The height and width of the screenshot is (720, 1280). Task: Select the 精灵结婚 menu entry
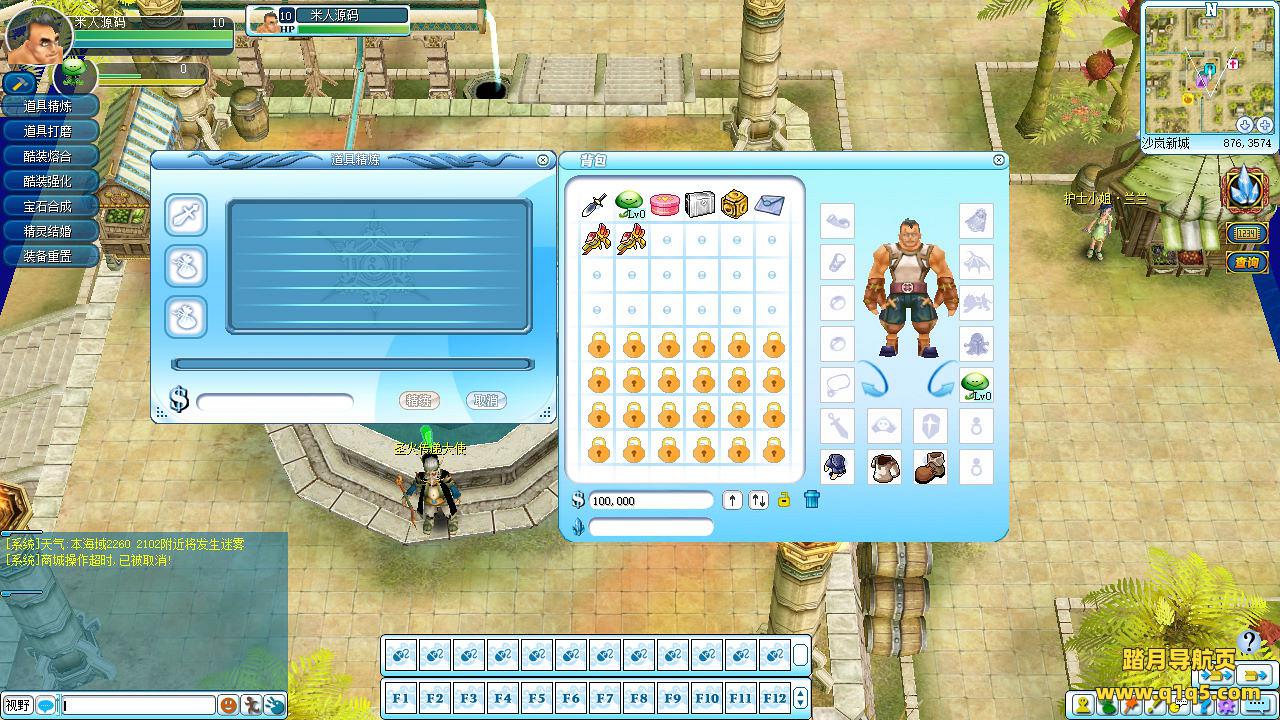click(48, 231)
